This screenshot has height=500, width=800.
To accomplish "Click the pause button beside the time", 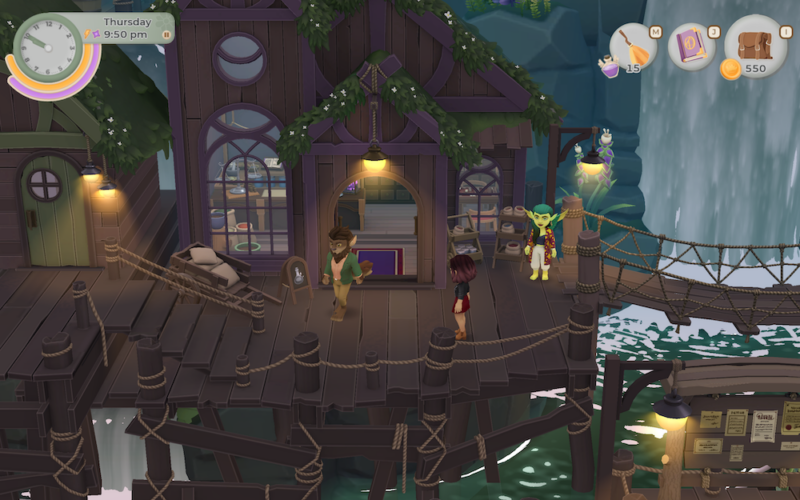I will point(167,35).
